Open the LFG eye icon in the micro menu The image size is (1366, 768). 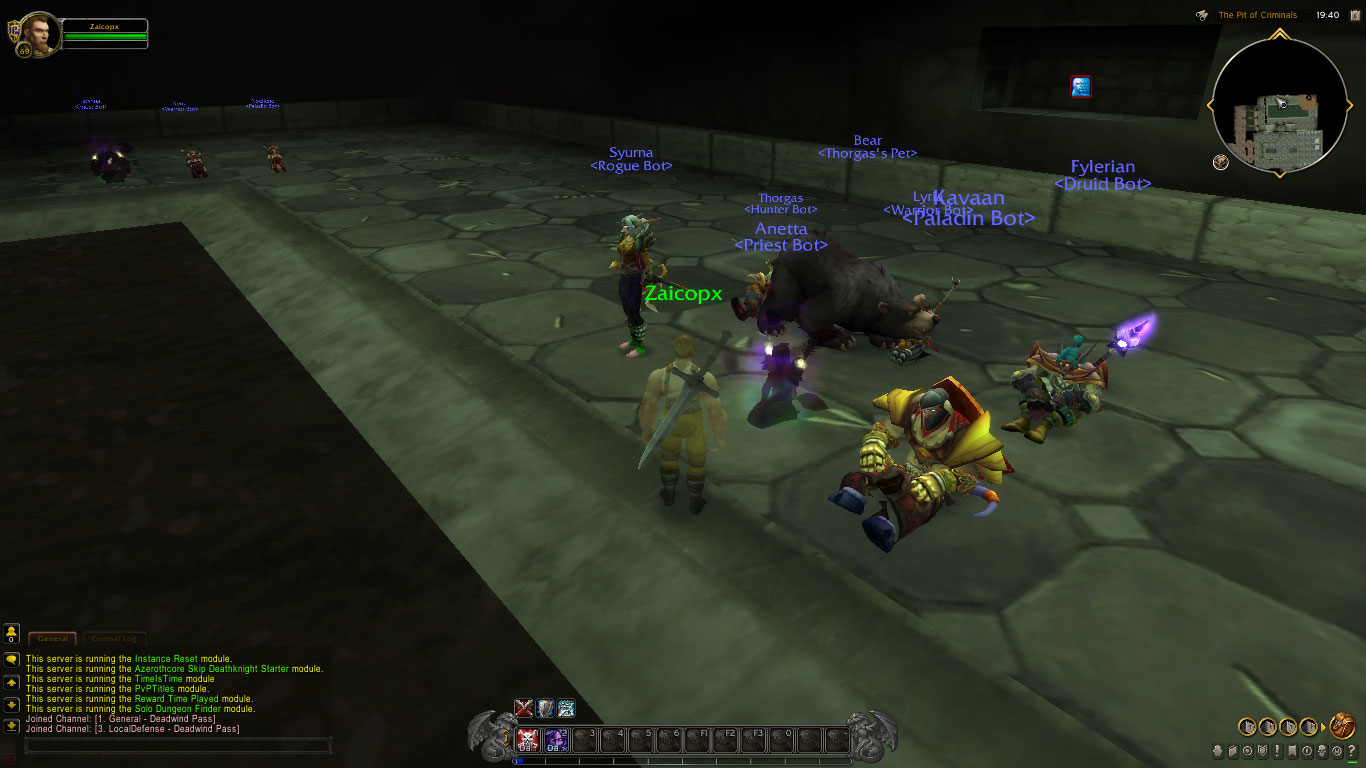click(1307, 752)
